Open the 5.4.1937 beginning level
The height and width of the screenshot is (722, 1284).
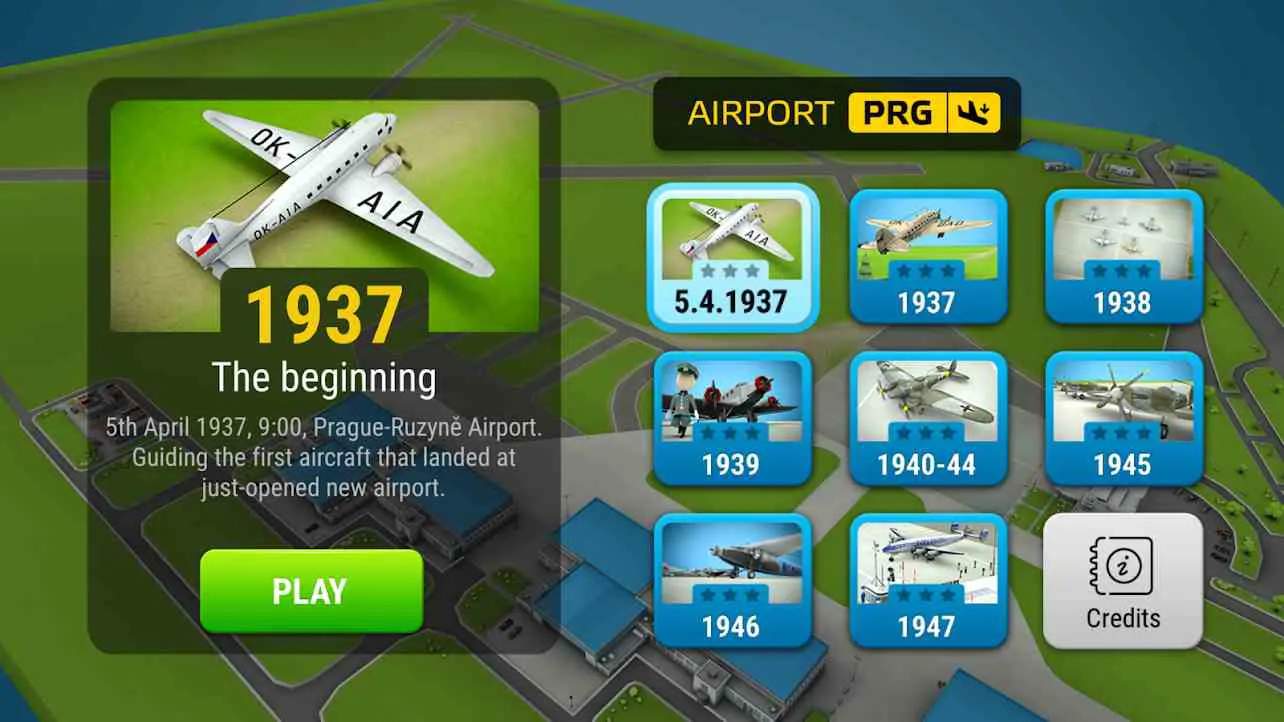pos(732,255)
